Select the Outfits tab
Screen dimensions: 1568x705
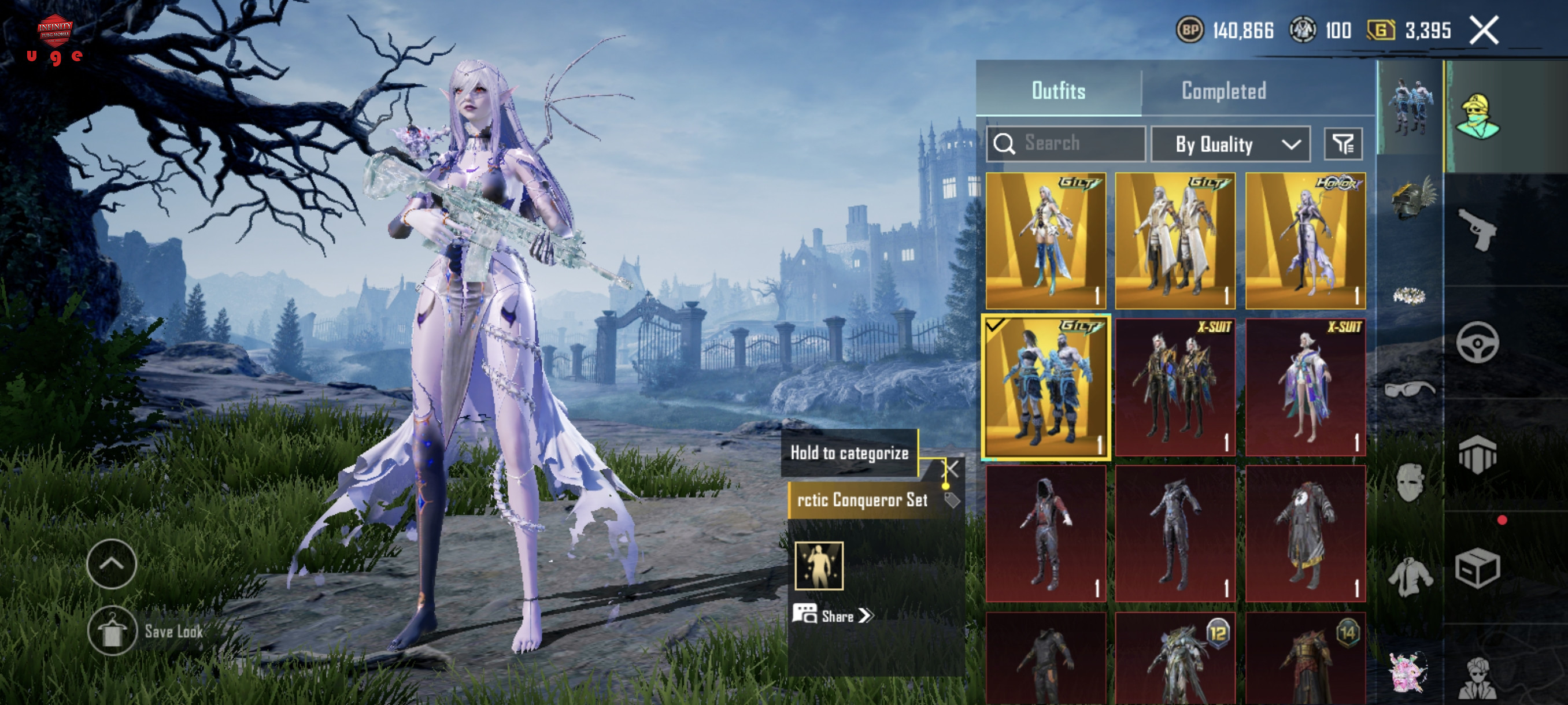(x=1058, y=91)
